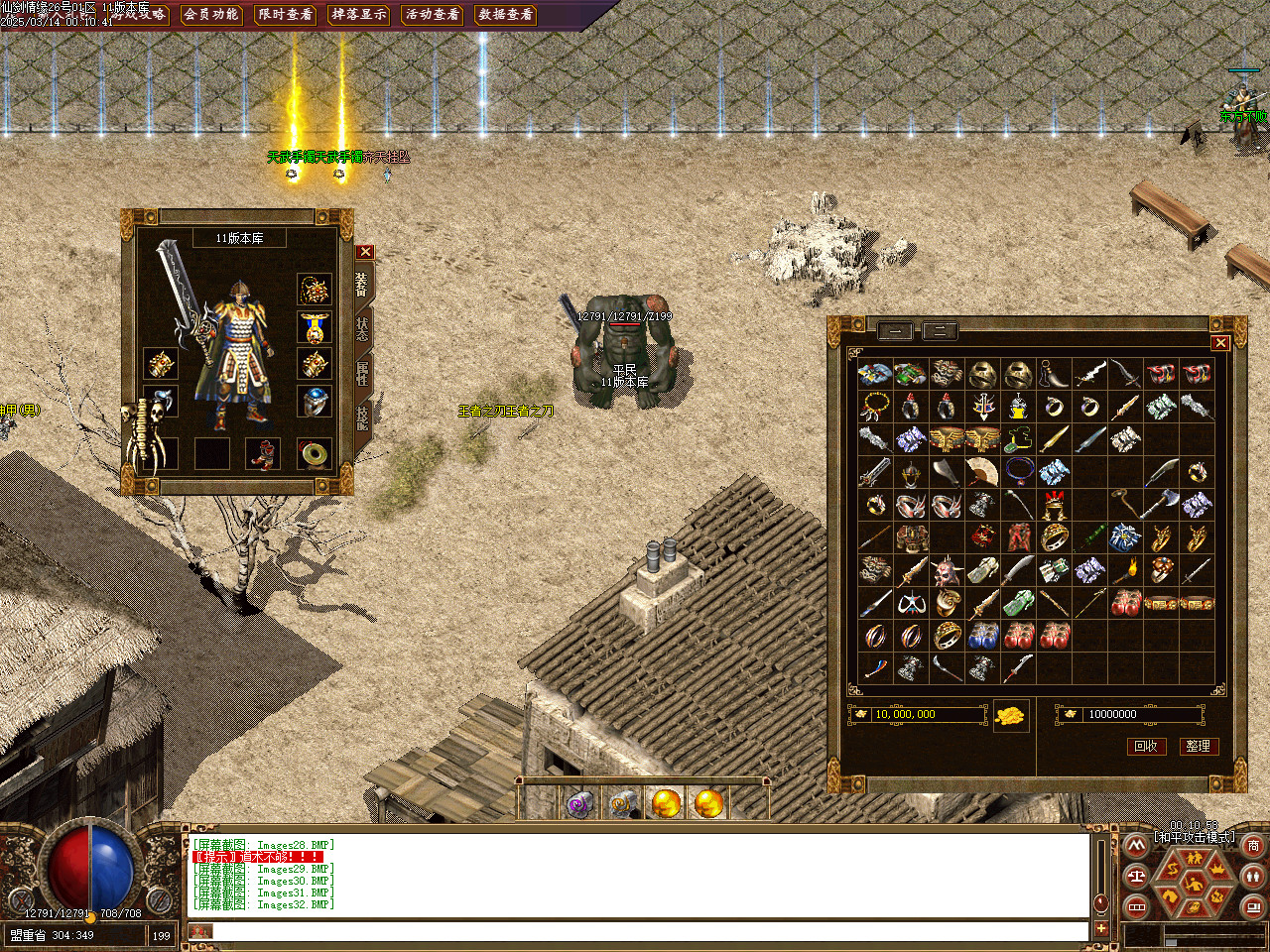
Task: Click the 回收 recycle button
Action: 1146,746
